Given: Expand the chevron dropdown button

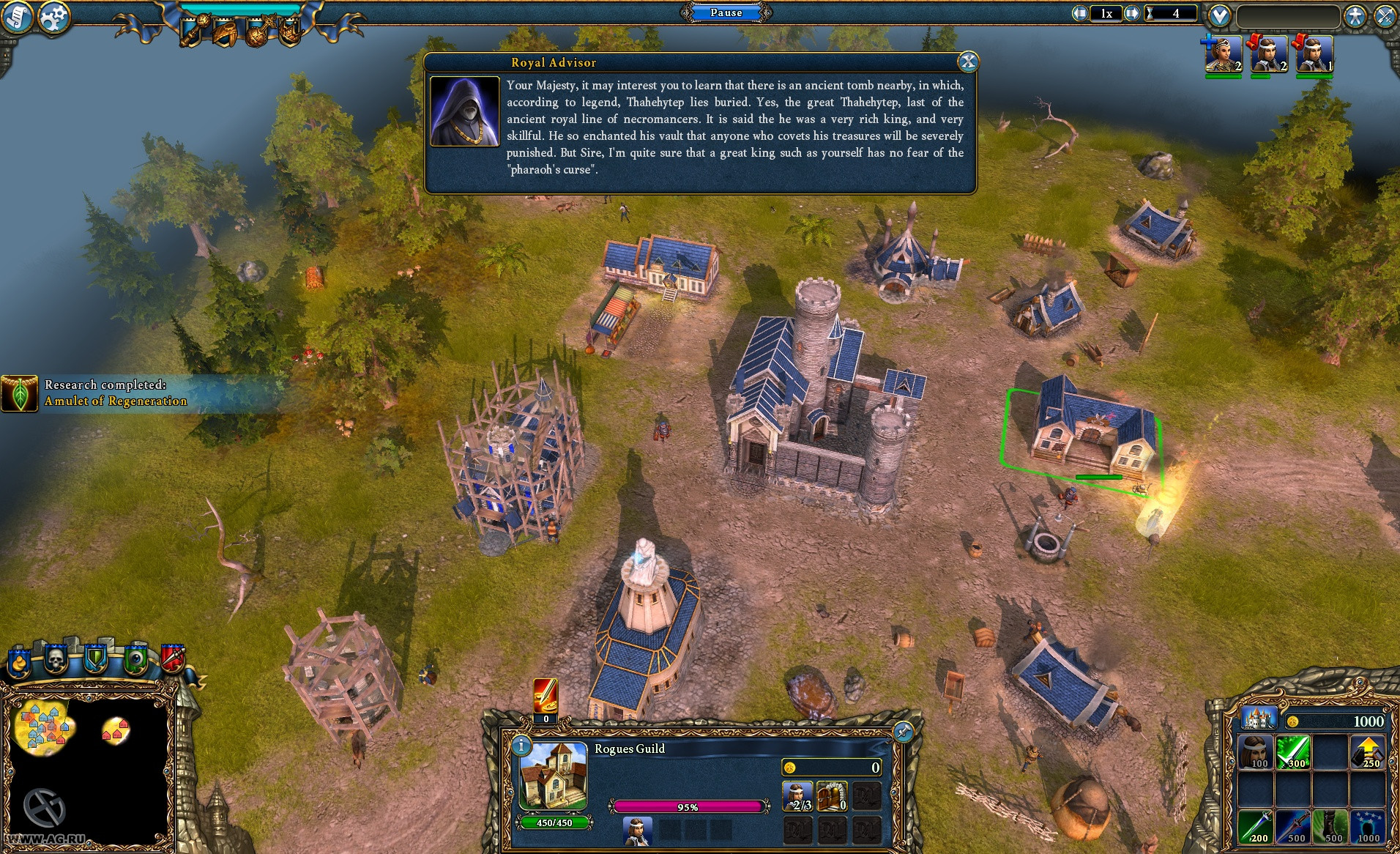Looking at the screenshot, I should 1219,15.
